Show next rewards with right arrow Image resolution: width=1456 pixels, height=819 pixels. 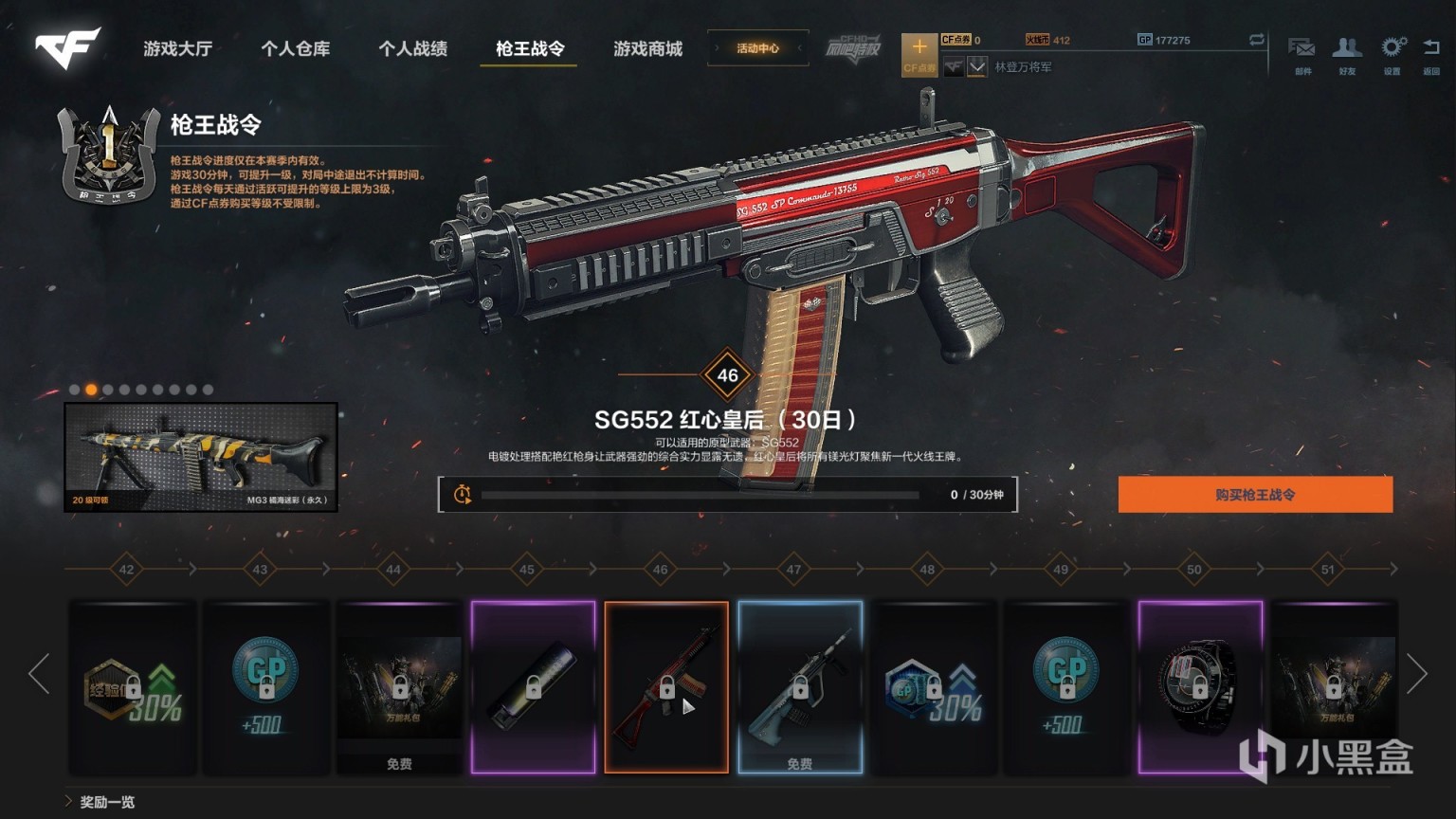tap(1417, 674)
